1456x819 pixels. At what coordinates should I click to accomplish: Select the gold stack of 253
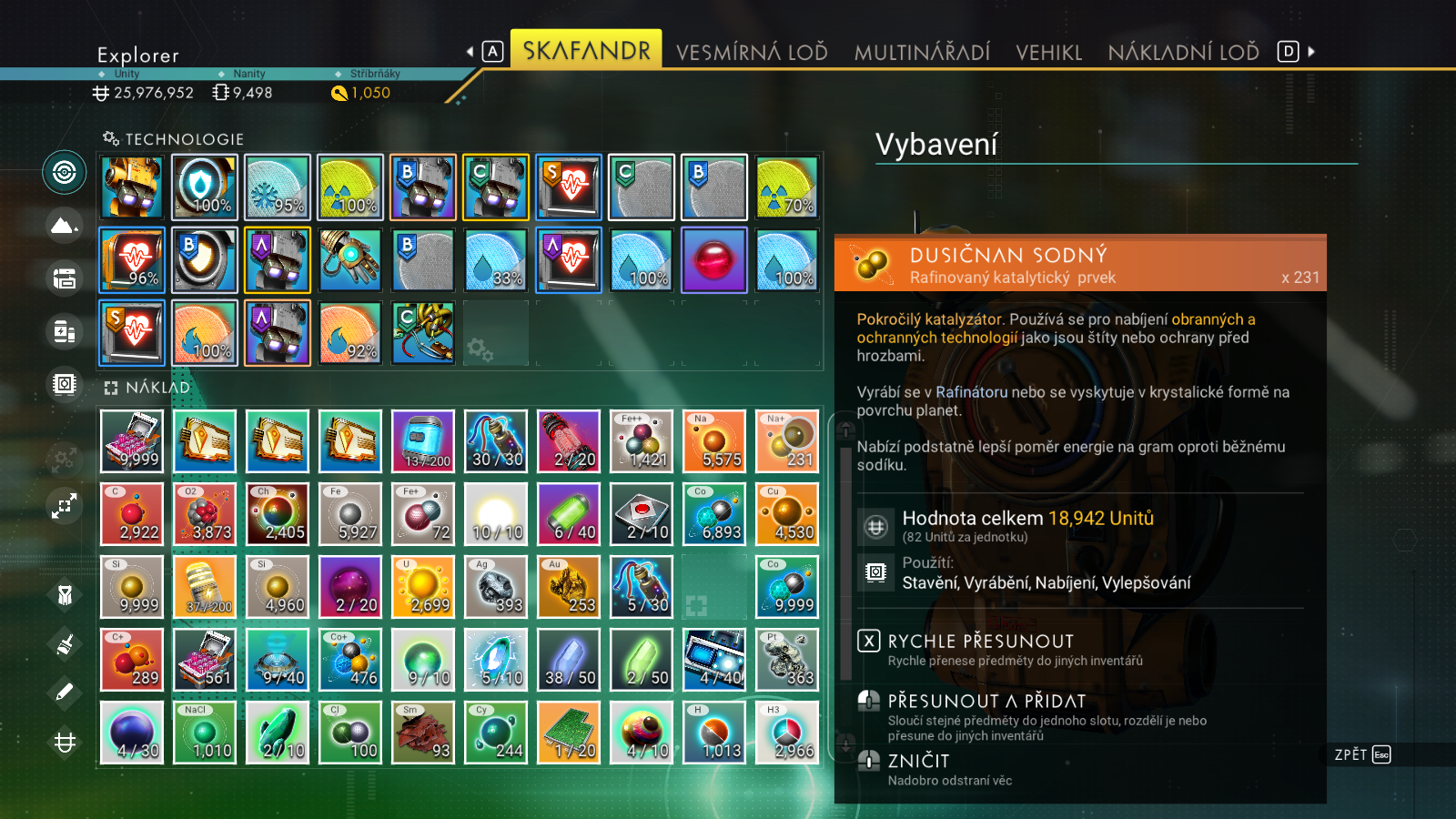point(569,587)
